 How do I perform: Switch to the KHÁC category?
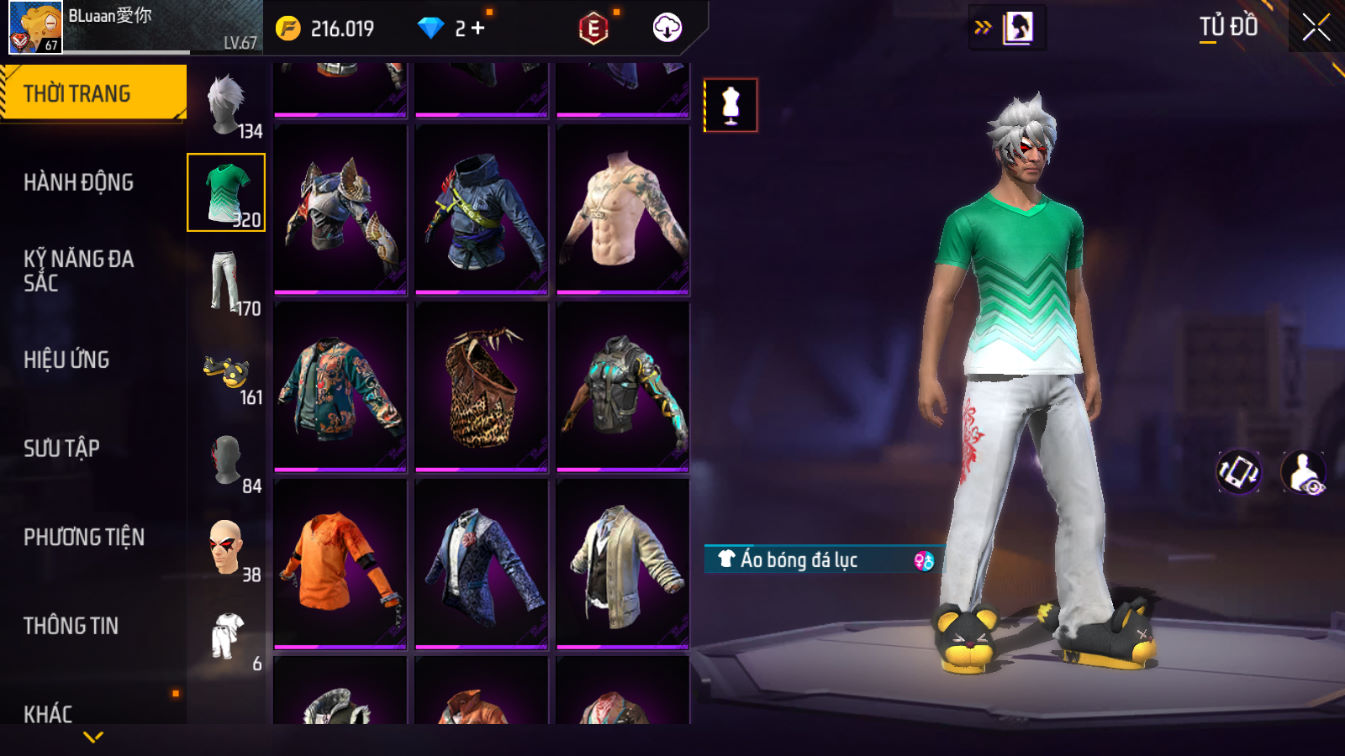point(48,714)
